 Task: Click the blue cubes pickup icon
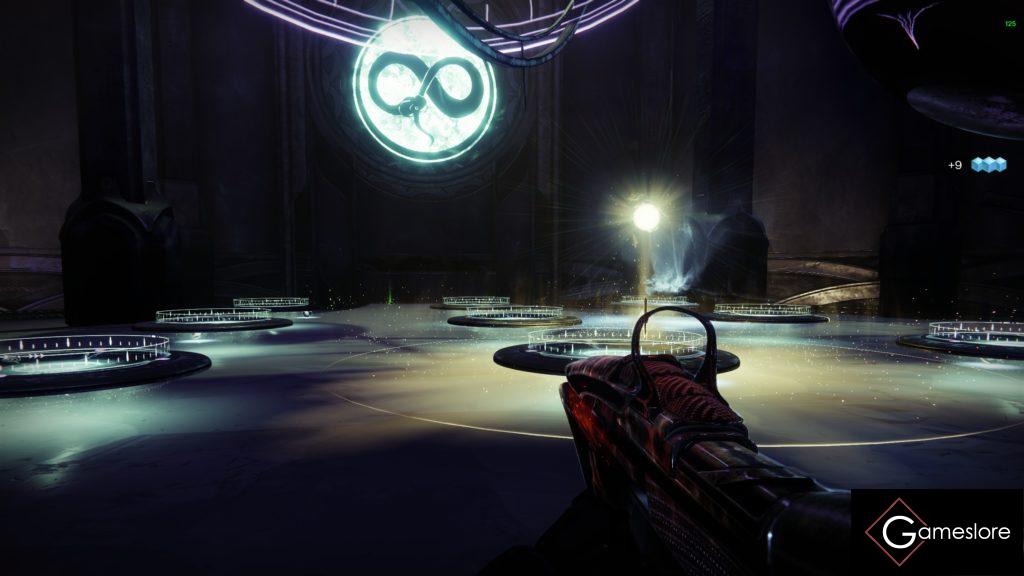click(x=988, y=165)
